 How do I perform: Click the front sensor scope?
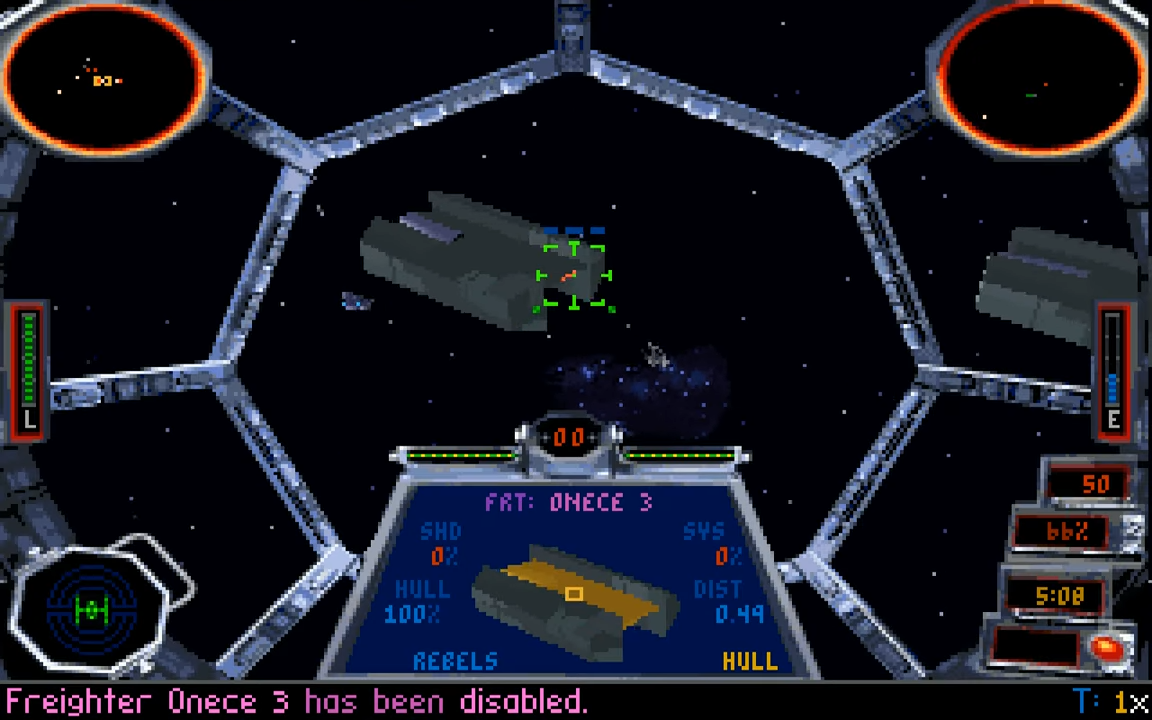click(x=104, y=80)
